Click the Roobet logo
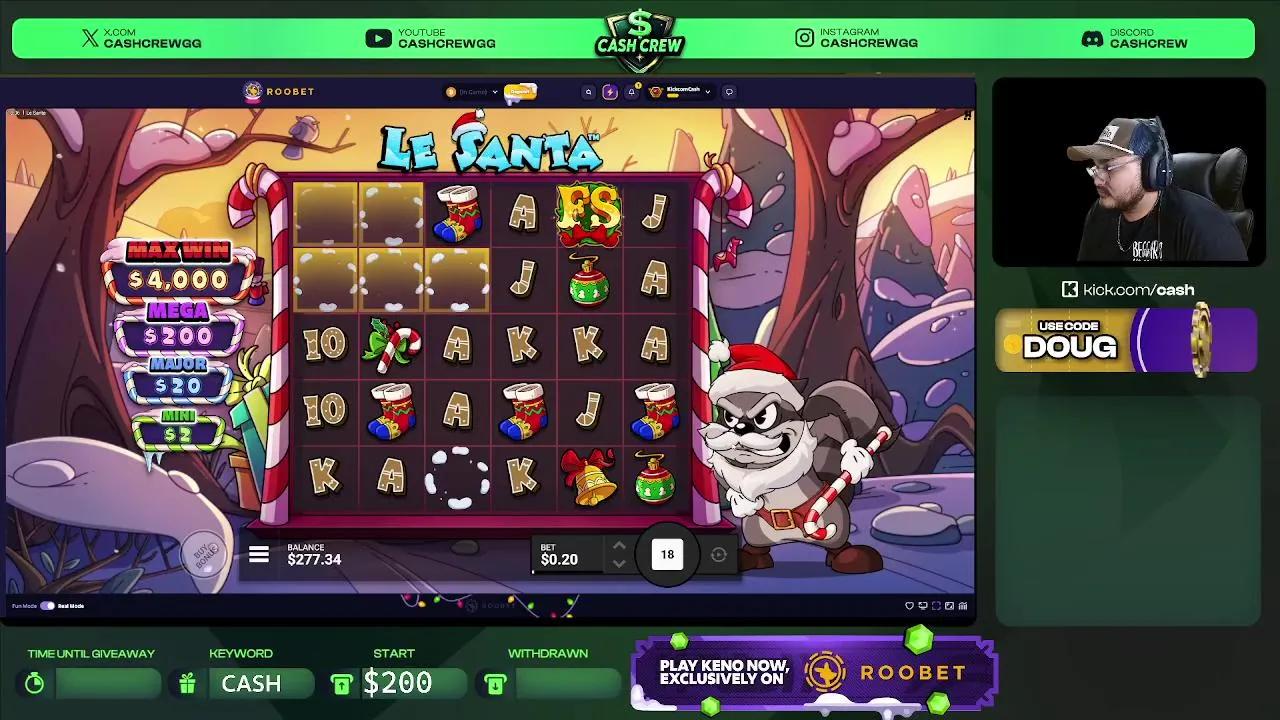Image resolution: width=1280 pixels, height=720 pixels. pyautogui.click(x=279, y=91)
